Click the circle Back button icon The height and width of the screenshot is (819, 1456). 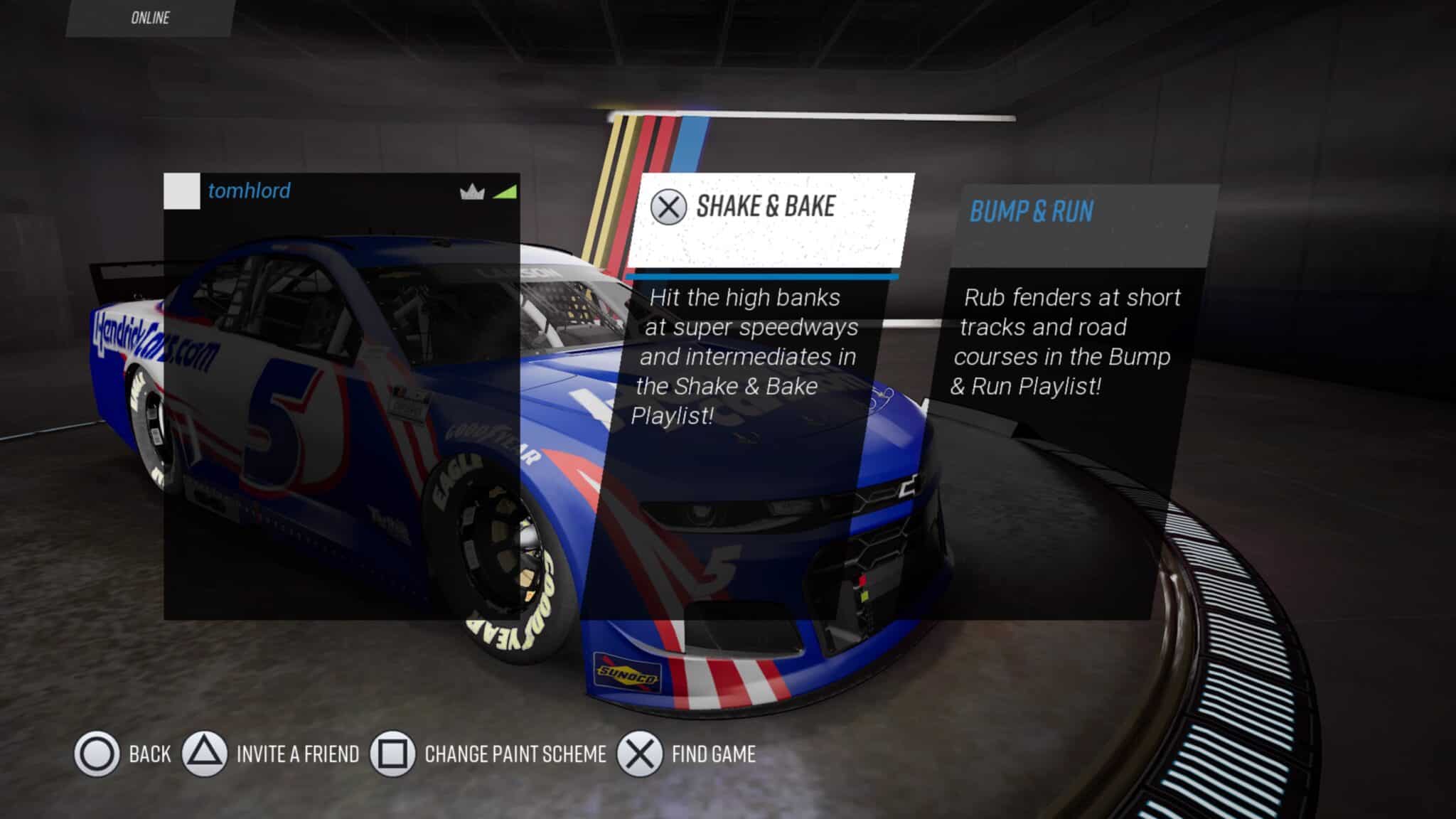coord(97,755)
